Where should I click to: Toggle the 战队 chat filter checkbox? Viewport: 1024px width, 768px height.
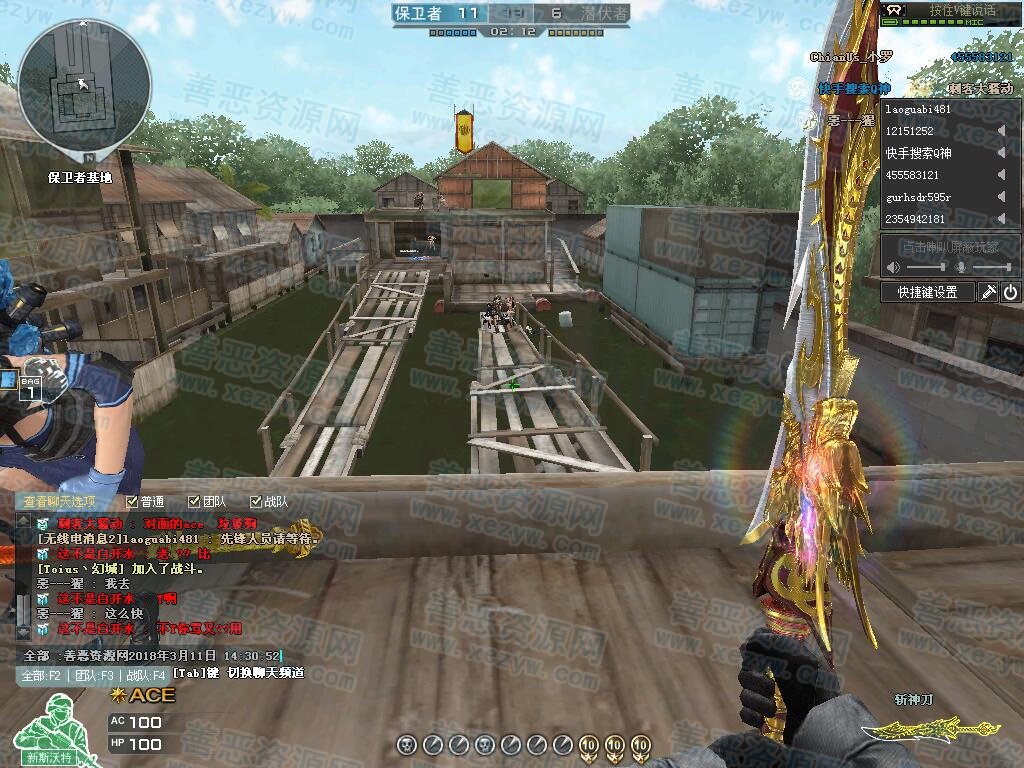pos(254,502)
